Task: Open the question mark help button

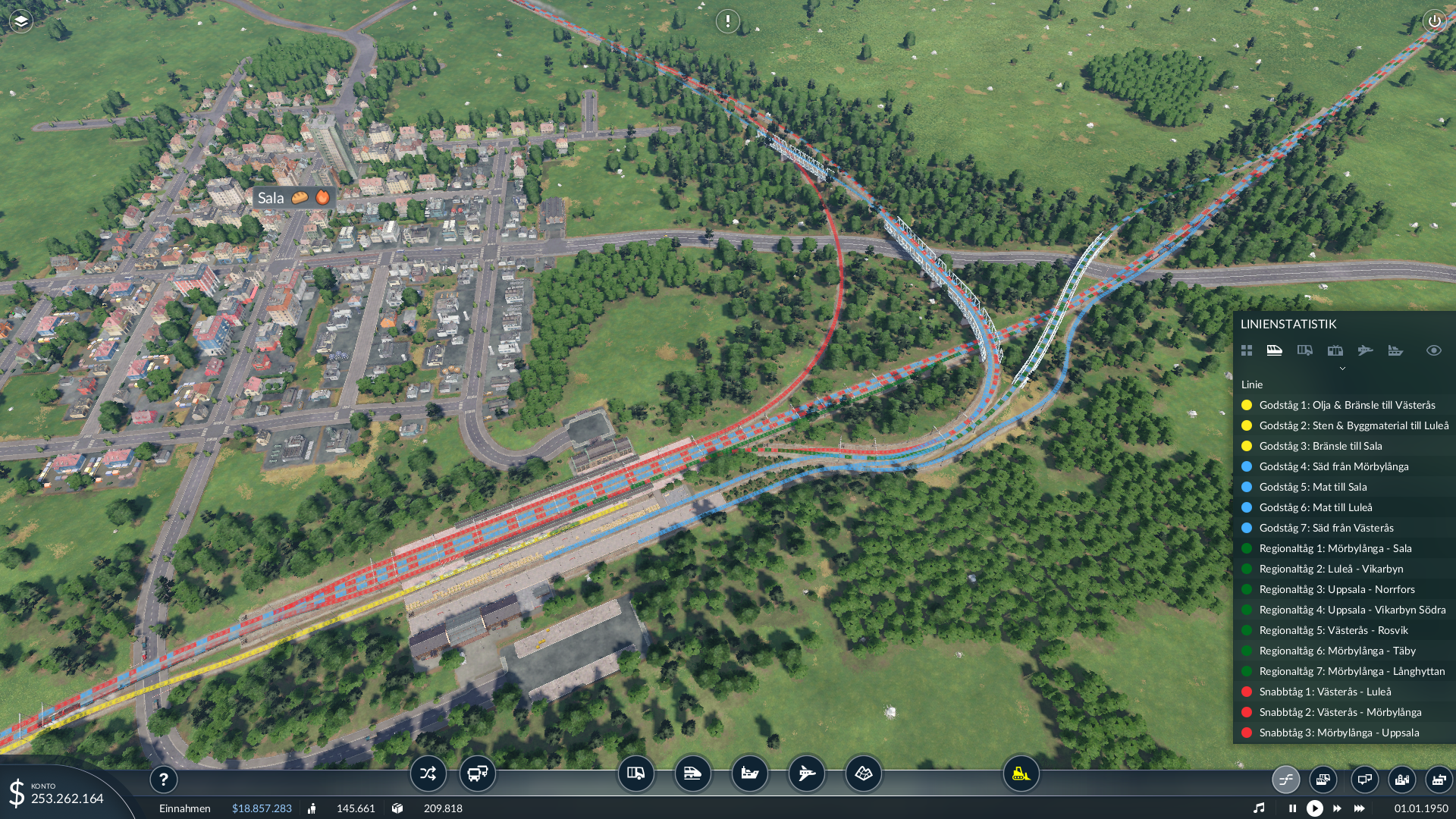Action: (x=163, y=779)
